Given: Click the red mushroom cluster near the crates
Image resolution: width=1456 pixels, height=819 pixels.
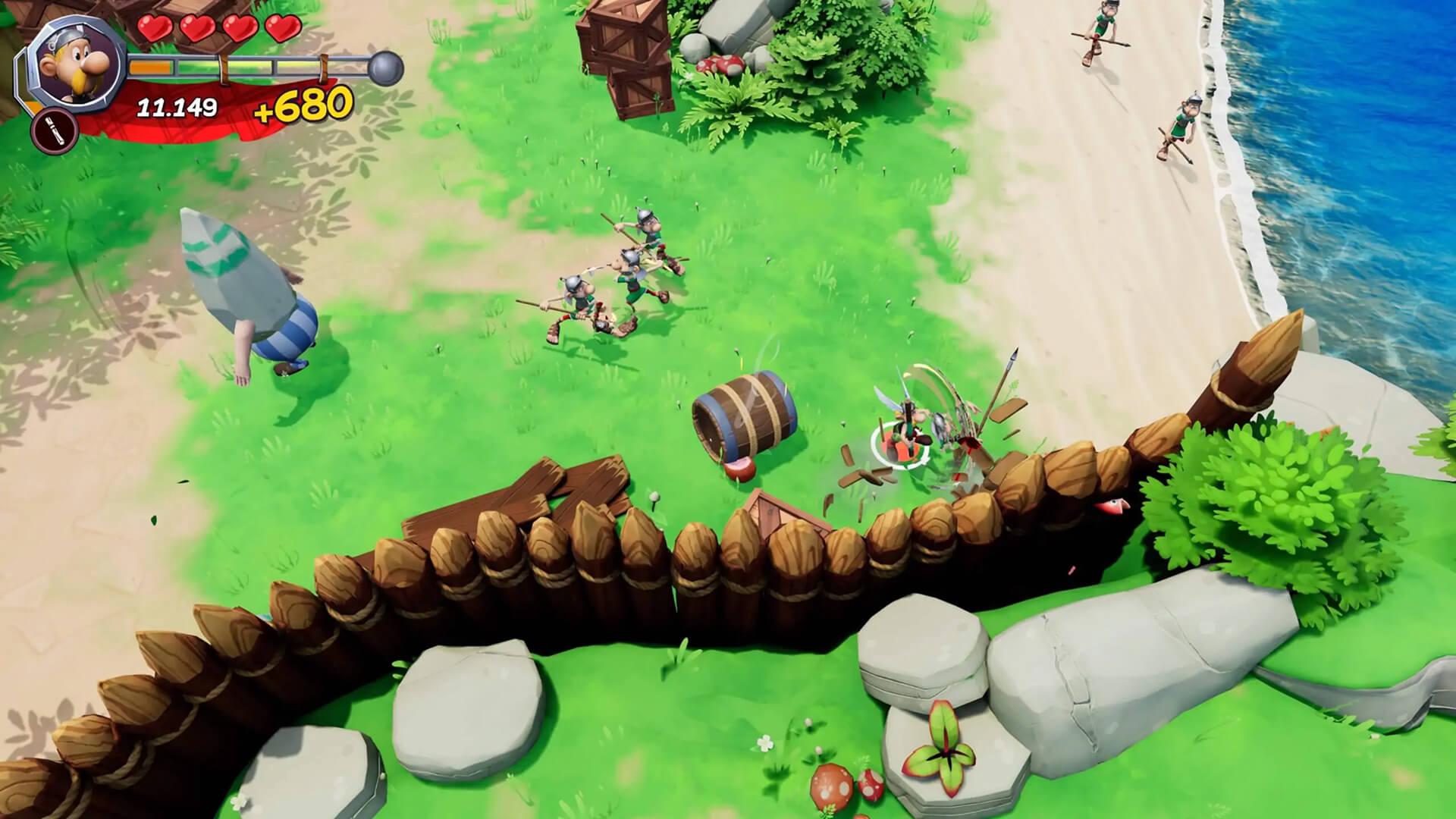Looking at the screenshot, I should coord(720,67).
